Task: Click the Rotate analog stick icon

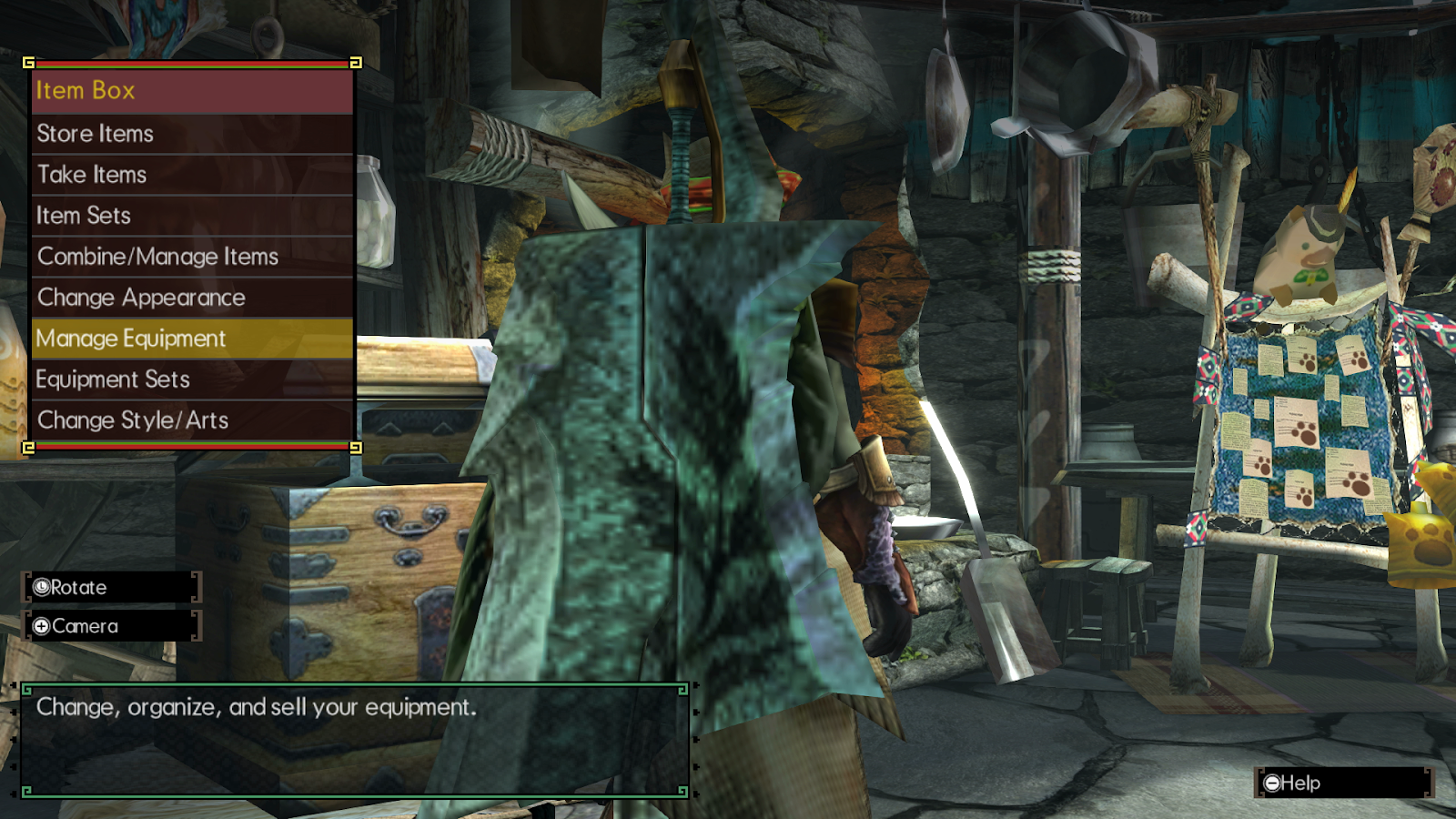Action: (x=40, y=588)
